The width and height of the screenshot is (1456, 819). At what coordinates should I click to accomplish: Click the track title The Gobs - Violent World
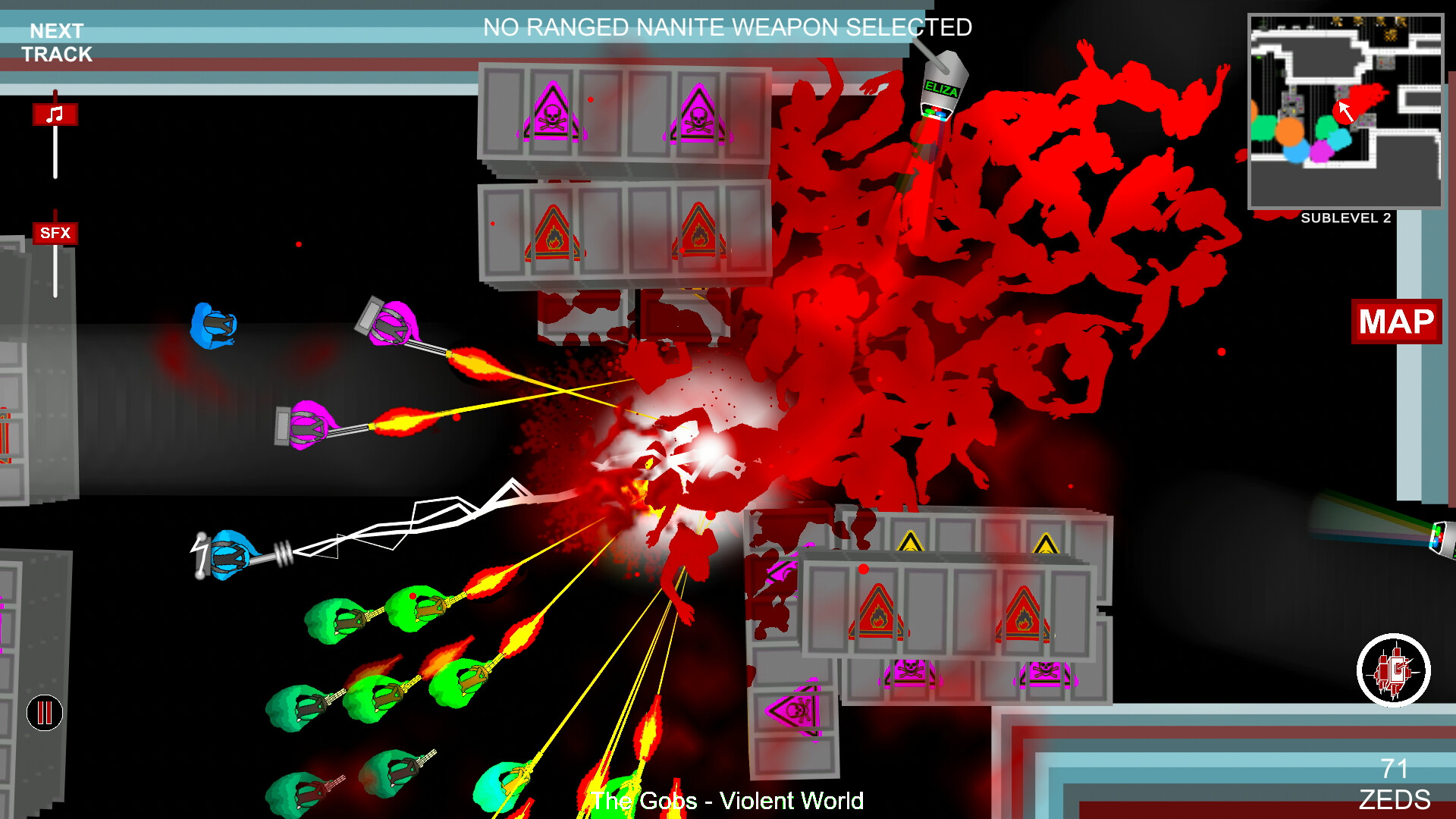(x=728, y=800)
